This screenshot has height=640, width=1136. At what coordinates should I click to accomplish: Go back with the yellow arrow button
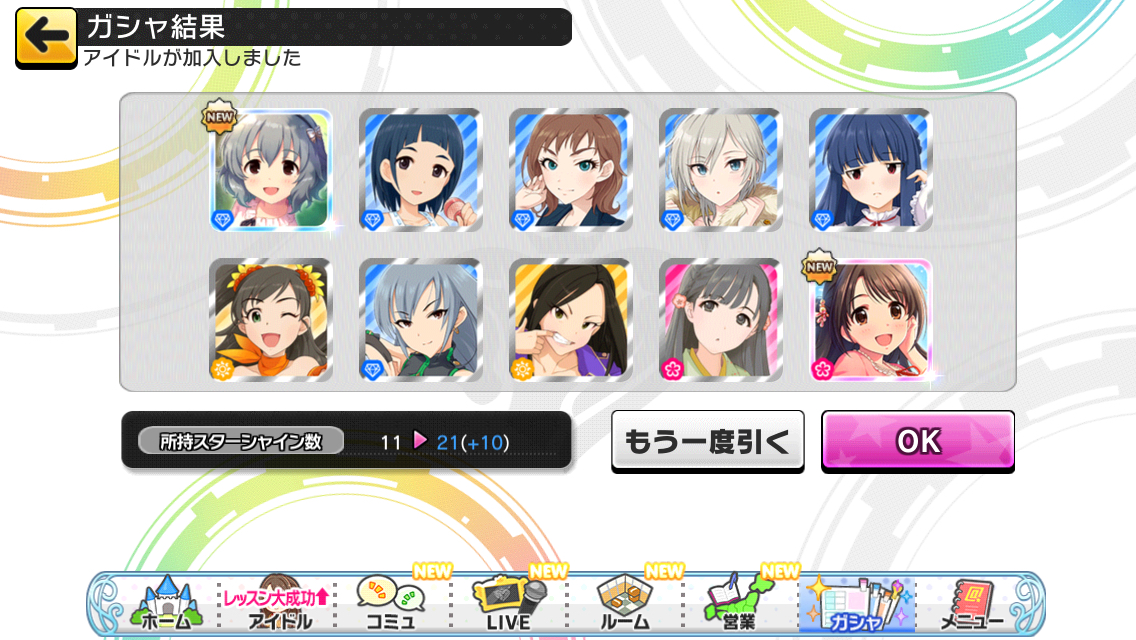pos(46,37)
